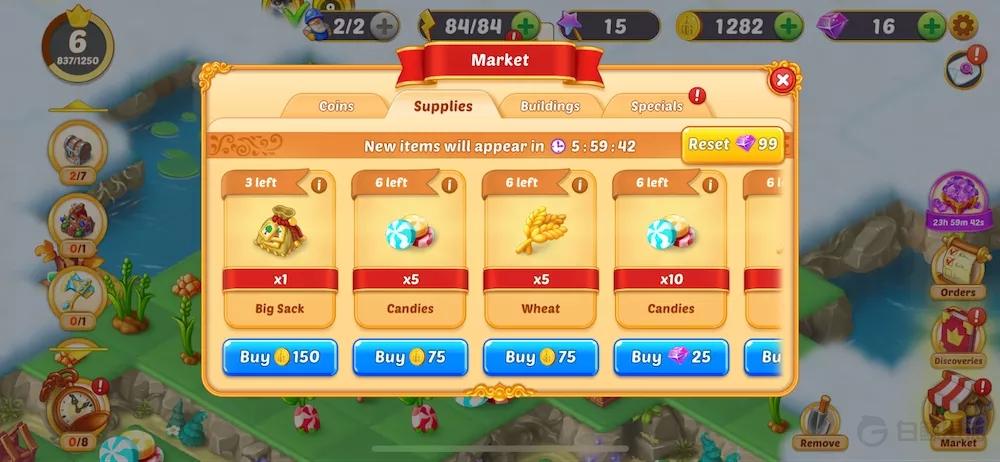Buy the Big Sack for 150 coins
Viewport: 1000px width, 462px height.
pos(280,357)
